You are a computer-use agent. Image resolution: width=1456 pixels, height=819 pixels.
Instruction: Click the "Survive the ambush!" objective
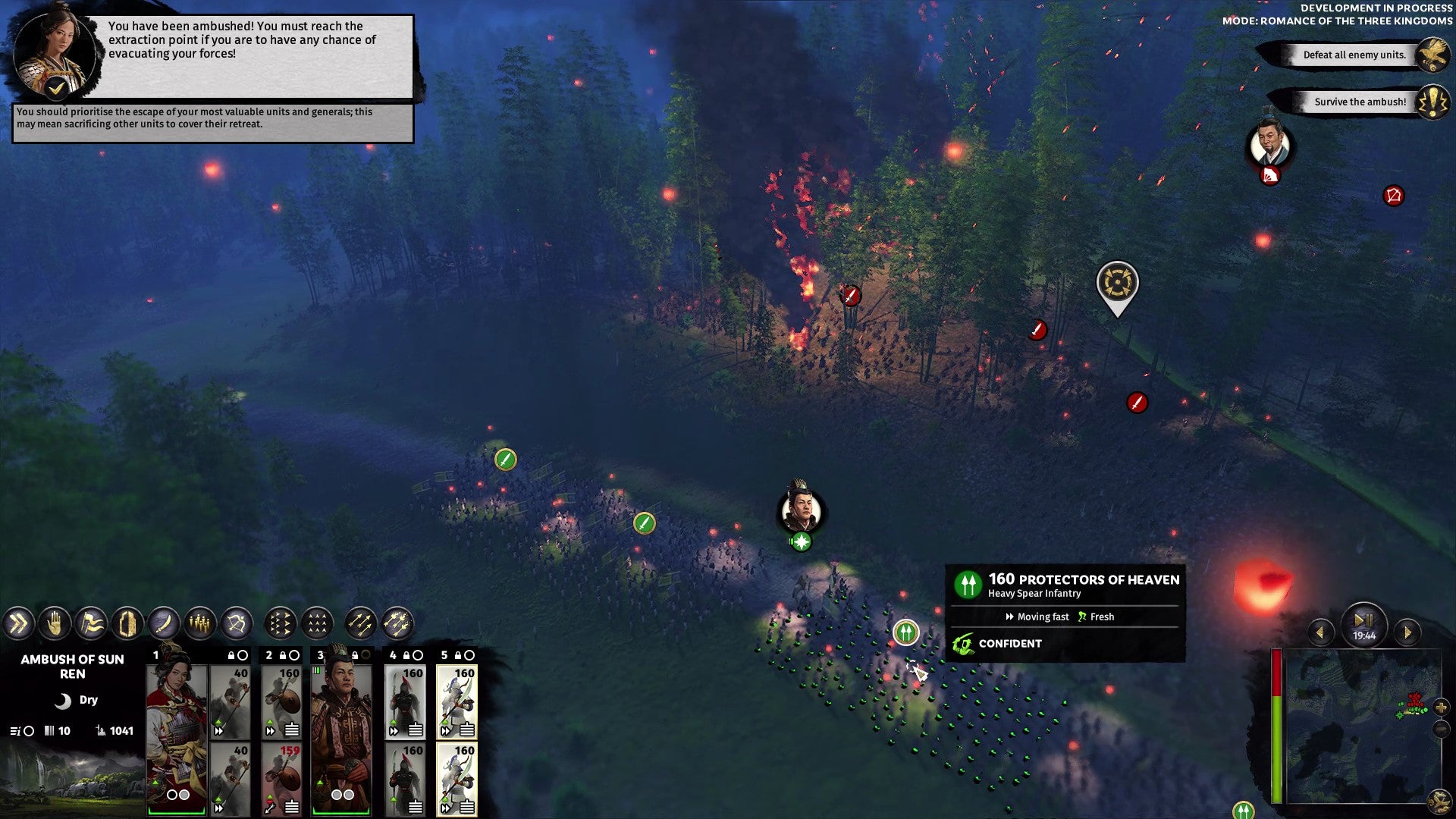click(x=1360, y=102)
